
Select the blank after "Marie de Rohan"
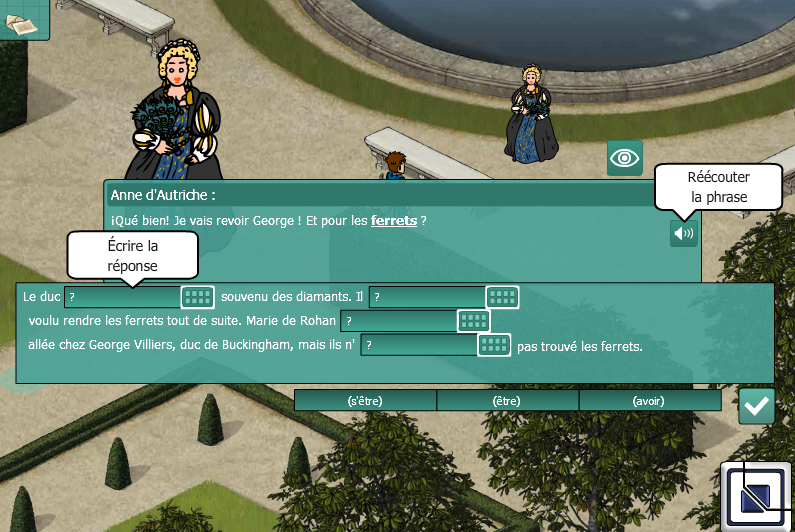point(399,321)
